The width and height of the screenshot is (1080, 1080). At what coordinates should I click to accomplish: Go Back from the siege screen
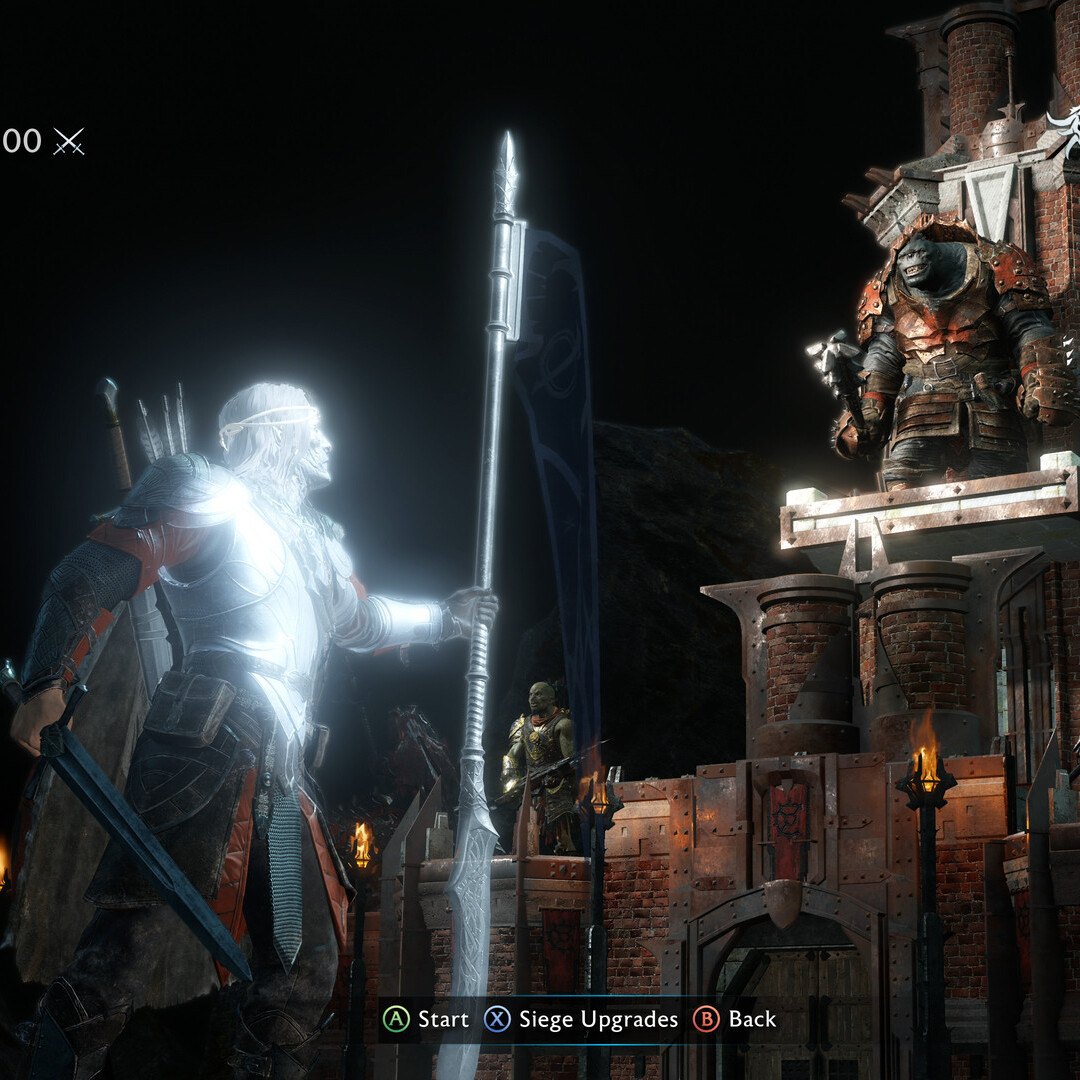[x=735, y=1019]
